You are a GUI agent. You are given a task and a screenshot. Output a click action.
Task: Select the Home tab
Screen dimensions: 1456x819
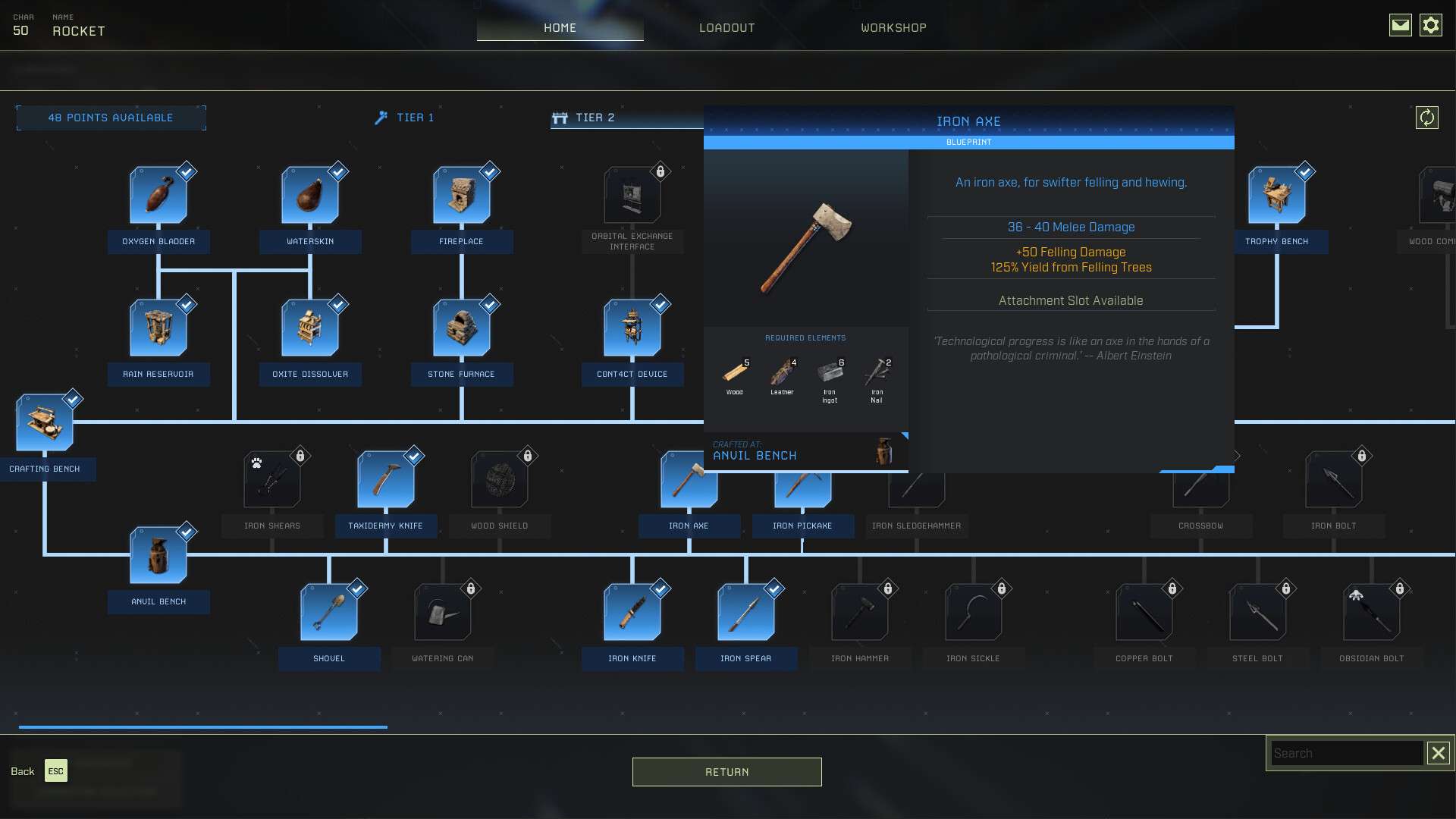pos(560,27)
